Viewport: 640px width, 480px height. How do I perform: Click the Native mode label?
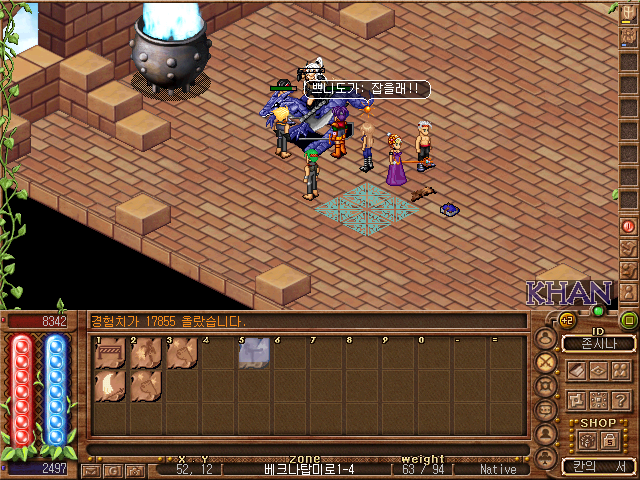click(x=498, y=468)
